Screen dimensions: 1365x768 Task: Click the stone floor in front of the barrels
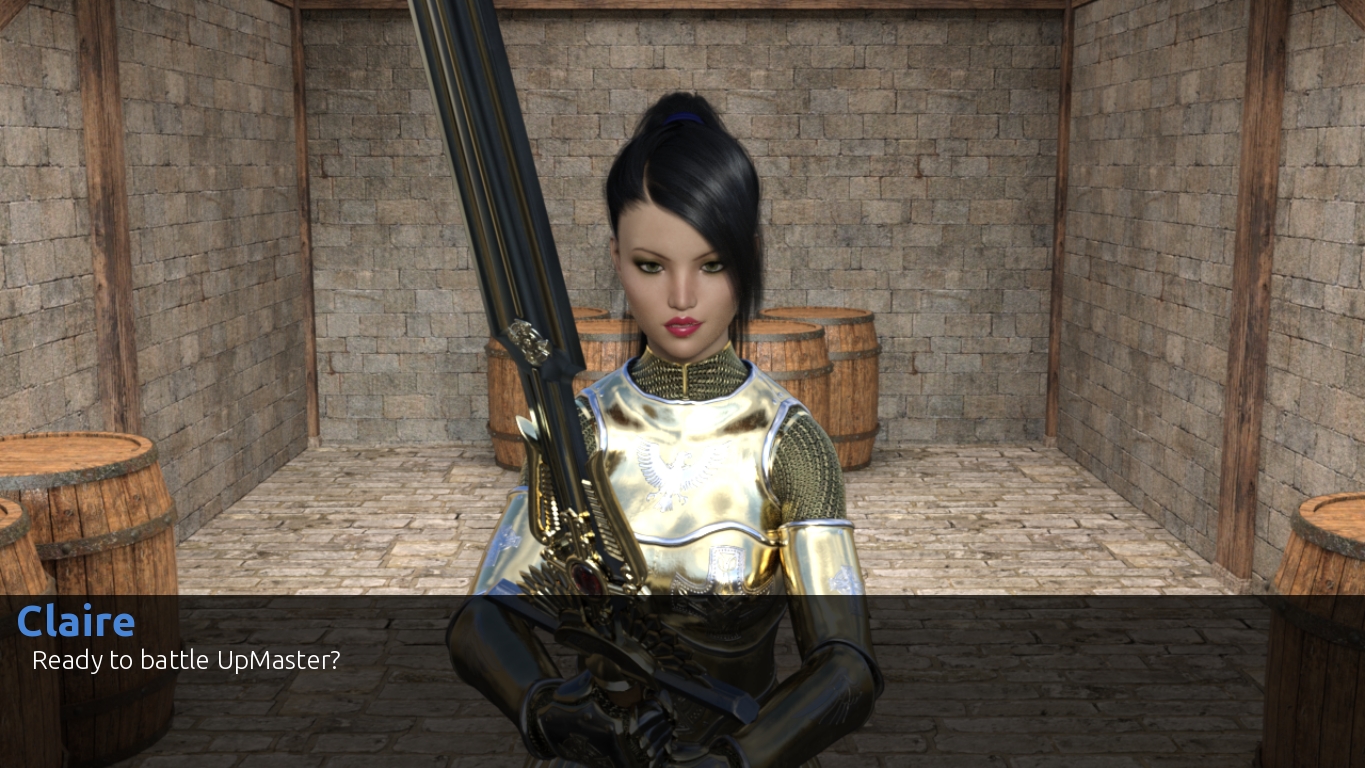(x=1000, y=540)
